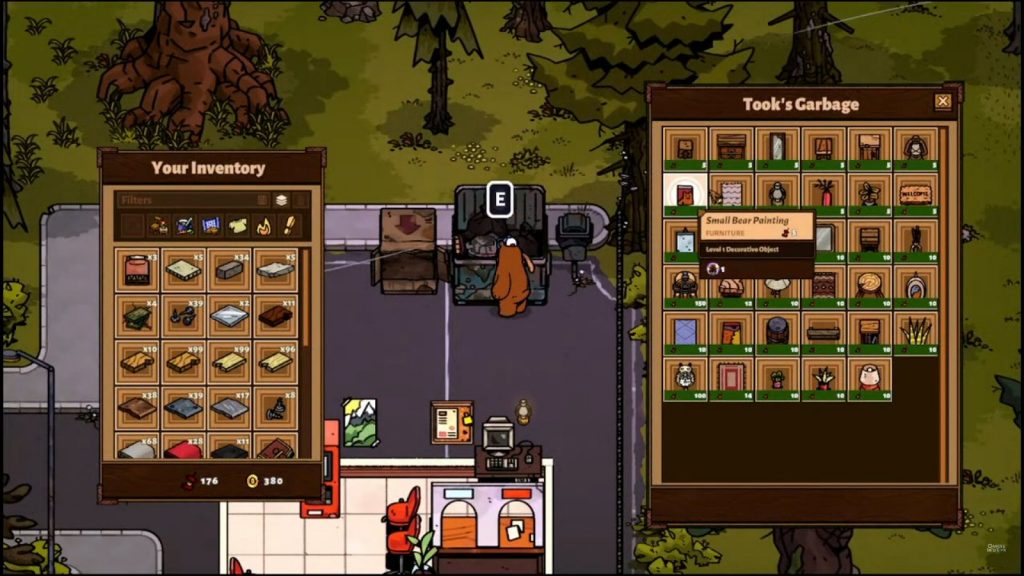Image resolution: width=1024 pixels, height=576 pixels.
Task: Choose the nails and screws inventory slot
Action: click(x=183, y=316)
